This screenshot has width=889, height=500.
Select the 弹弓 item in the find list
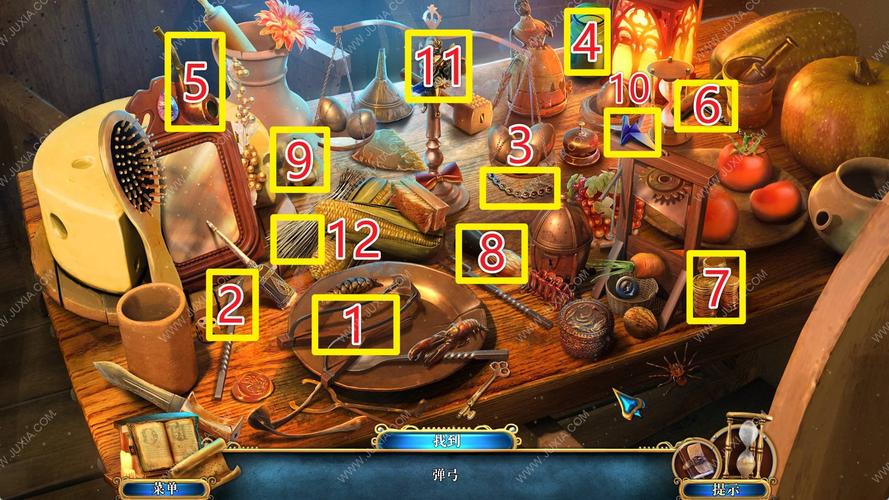[x=445, y=470]
